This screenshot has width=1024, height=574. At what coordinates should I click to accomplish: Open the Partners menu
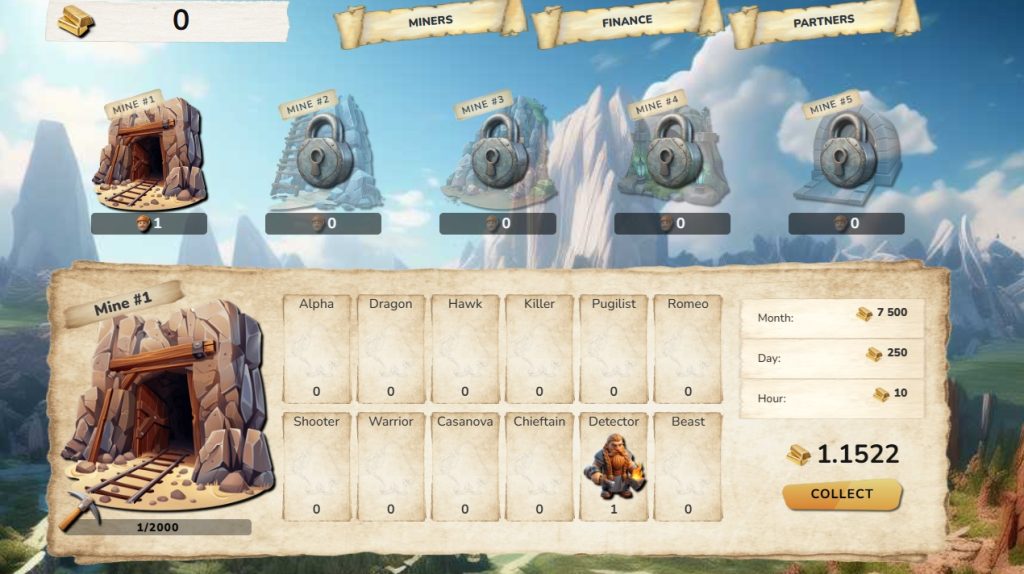coord(823,21)
